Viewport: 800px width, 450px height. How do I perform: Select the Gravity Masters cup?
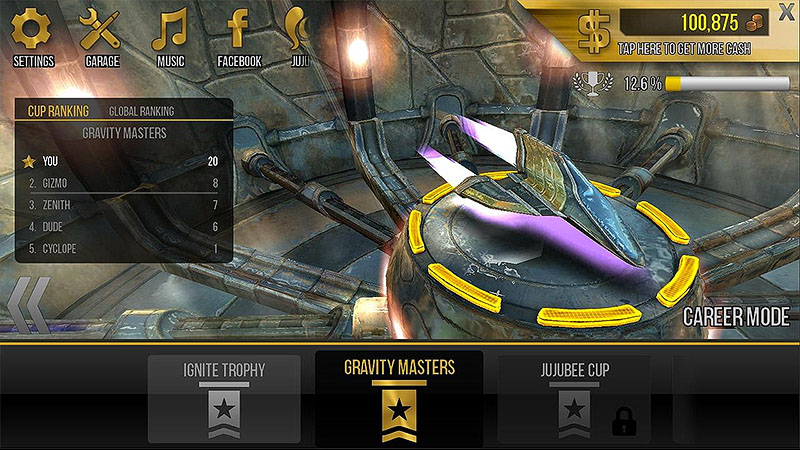(x=399, y=396)
